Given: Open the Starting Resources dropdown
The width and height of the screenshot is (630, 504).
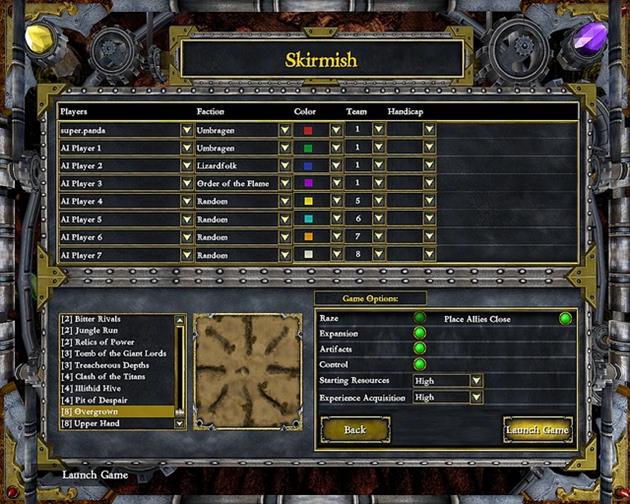Looking at the screenshot, I should pyautogui.click(x=476, y=381).
